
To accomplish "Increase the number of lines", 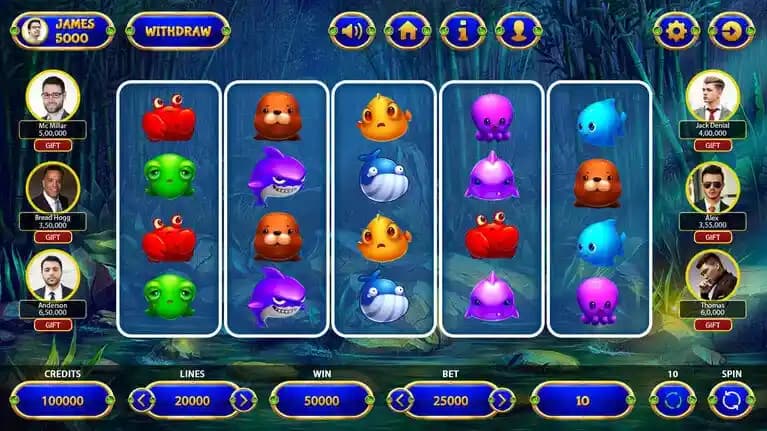I will tap(243, 401).
